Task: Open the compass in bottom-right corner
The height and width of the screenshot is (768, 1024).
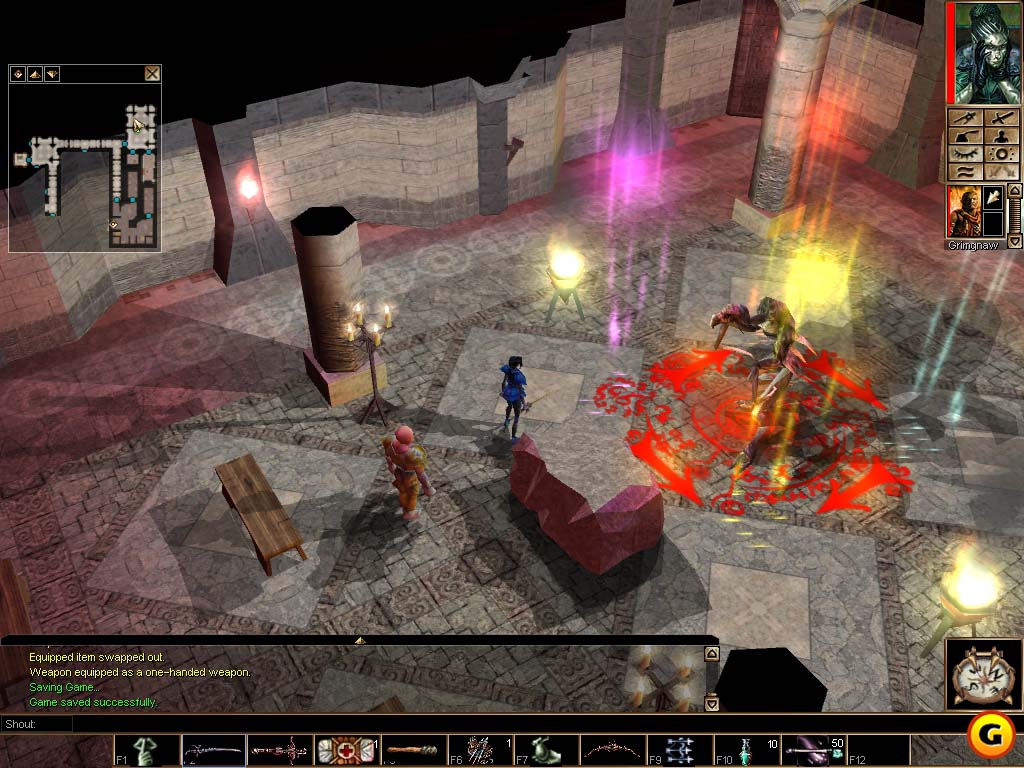Action: [x=983, y=676]
